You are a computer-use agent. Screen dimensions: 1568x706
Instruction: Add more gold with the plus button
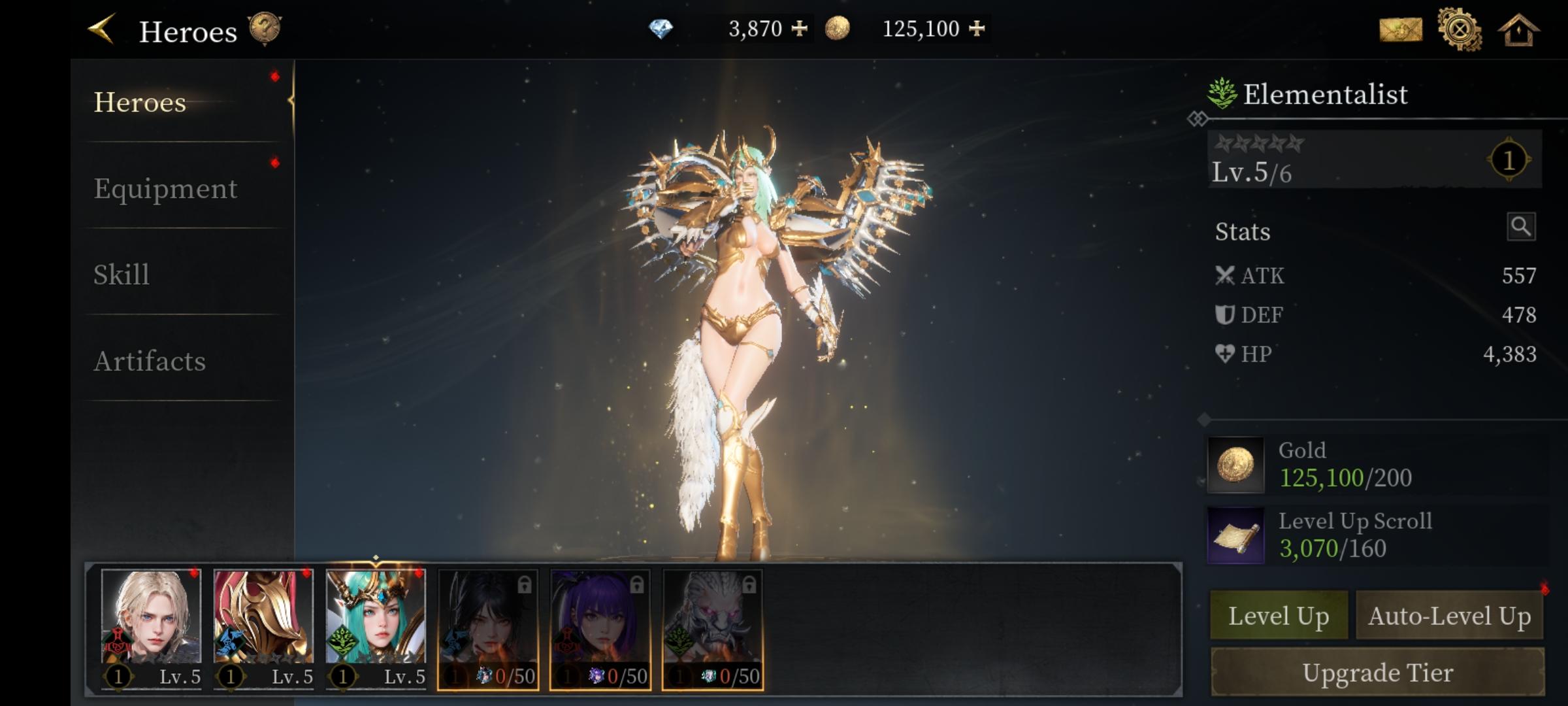[977, 29]
